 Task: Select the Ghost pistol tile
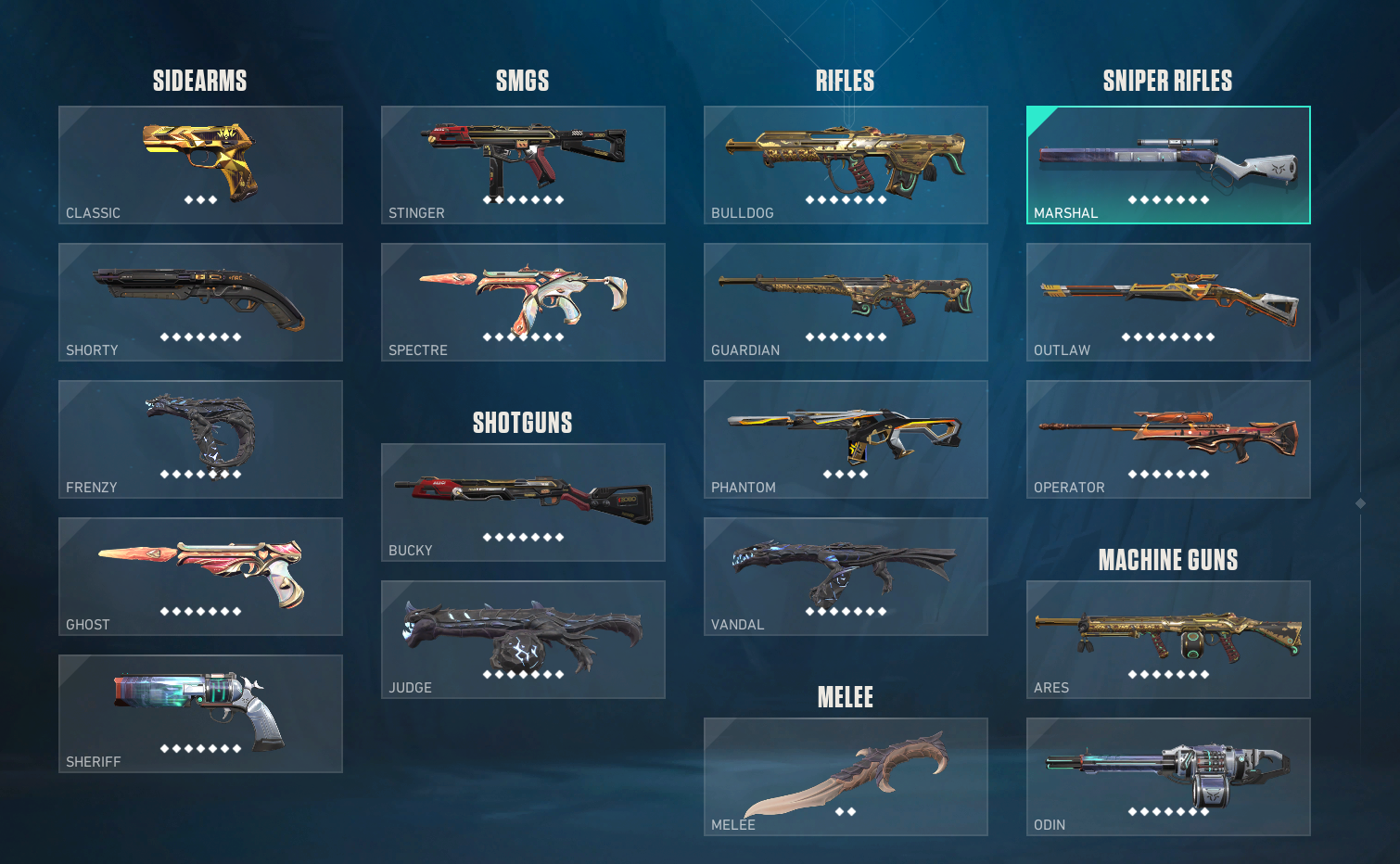point(200,577)
